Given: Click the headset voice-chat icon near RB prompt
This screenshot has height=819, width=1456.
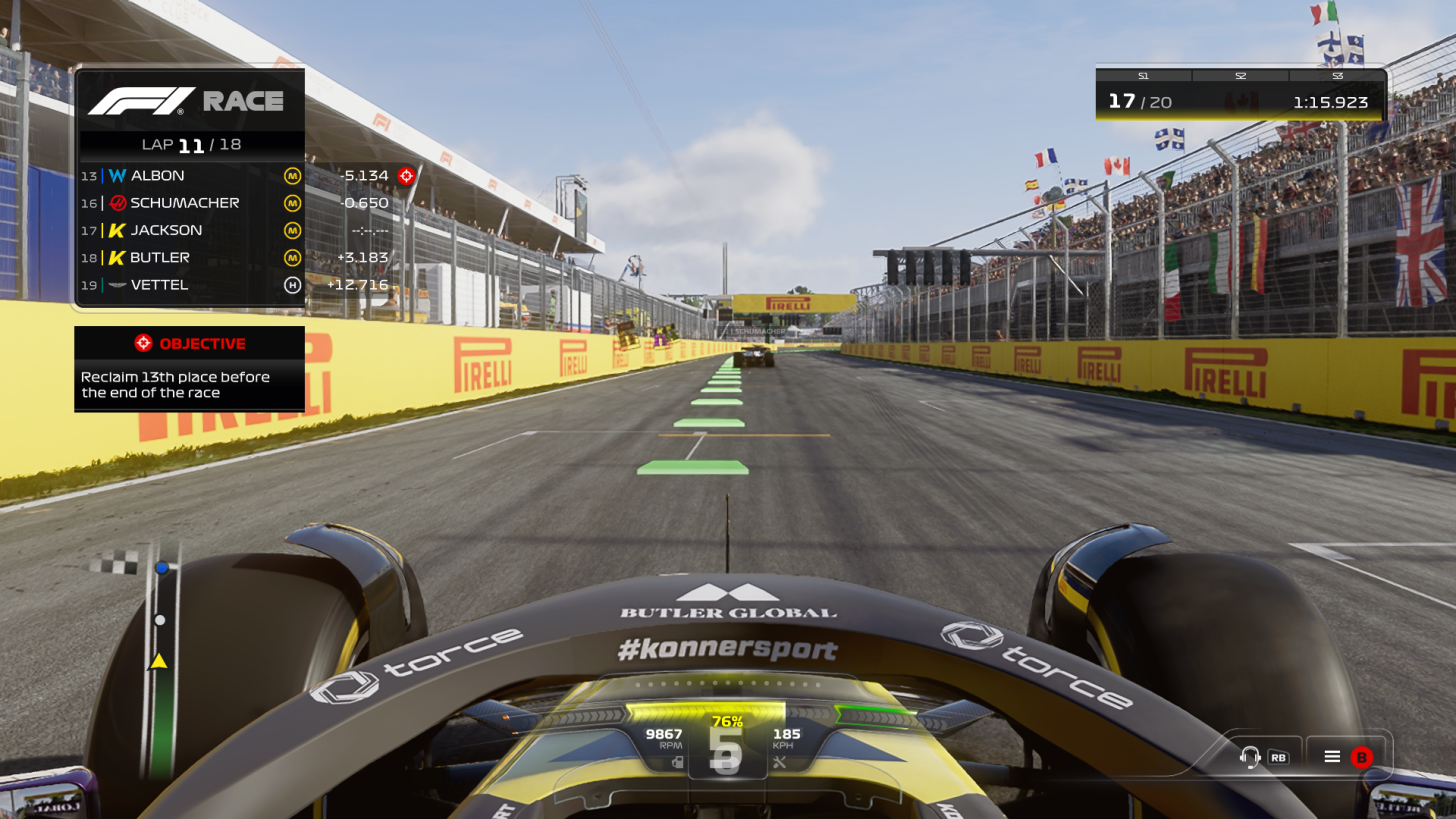Looking at the screenshot, I should point(1248,757).
